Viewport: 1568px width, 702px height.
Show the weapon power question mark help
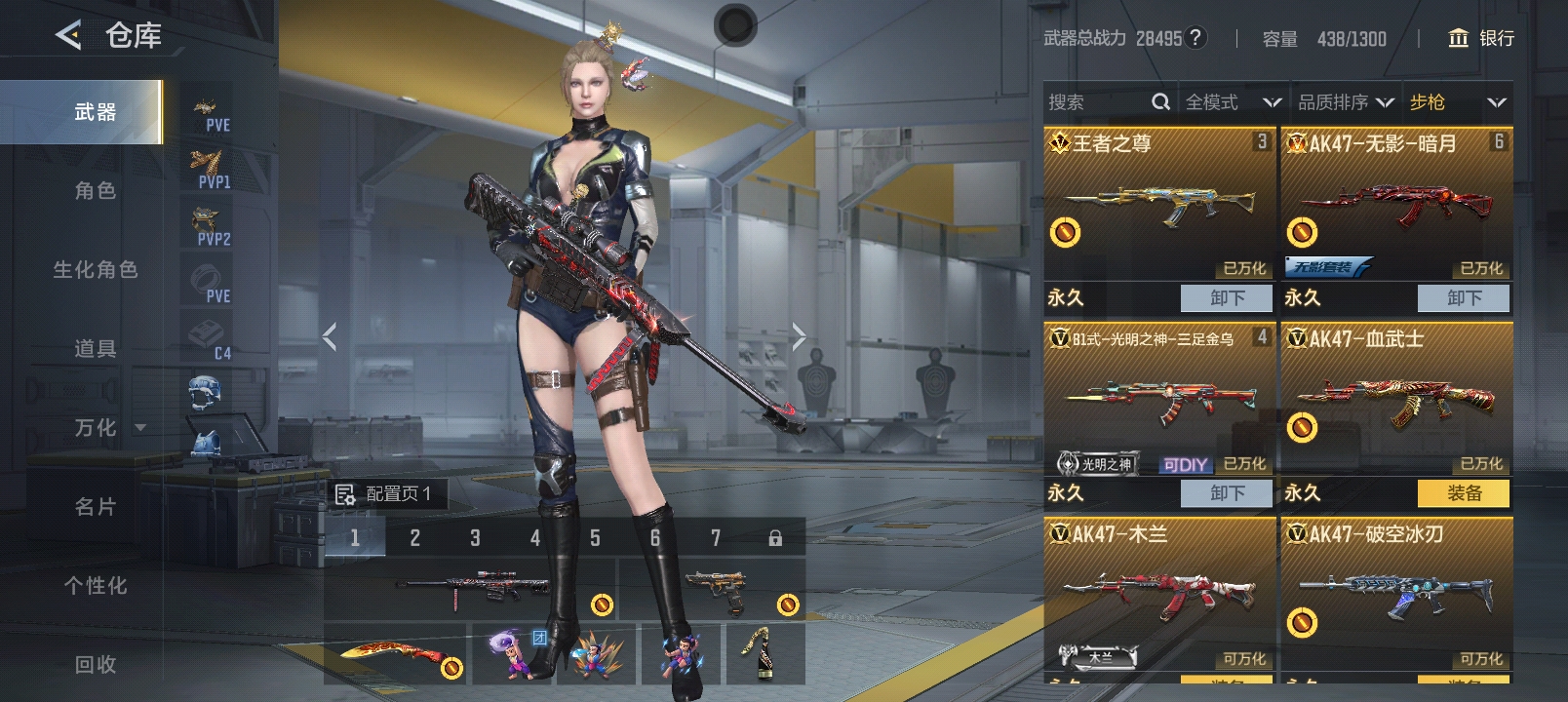[x=1196, y=38]
